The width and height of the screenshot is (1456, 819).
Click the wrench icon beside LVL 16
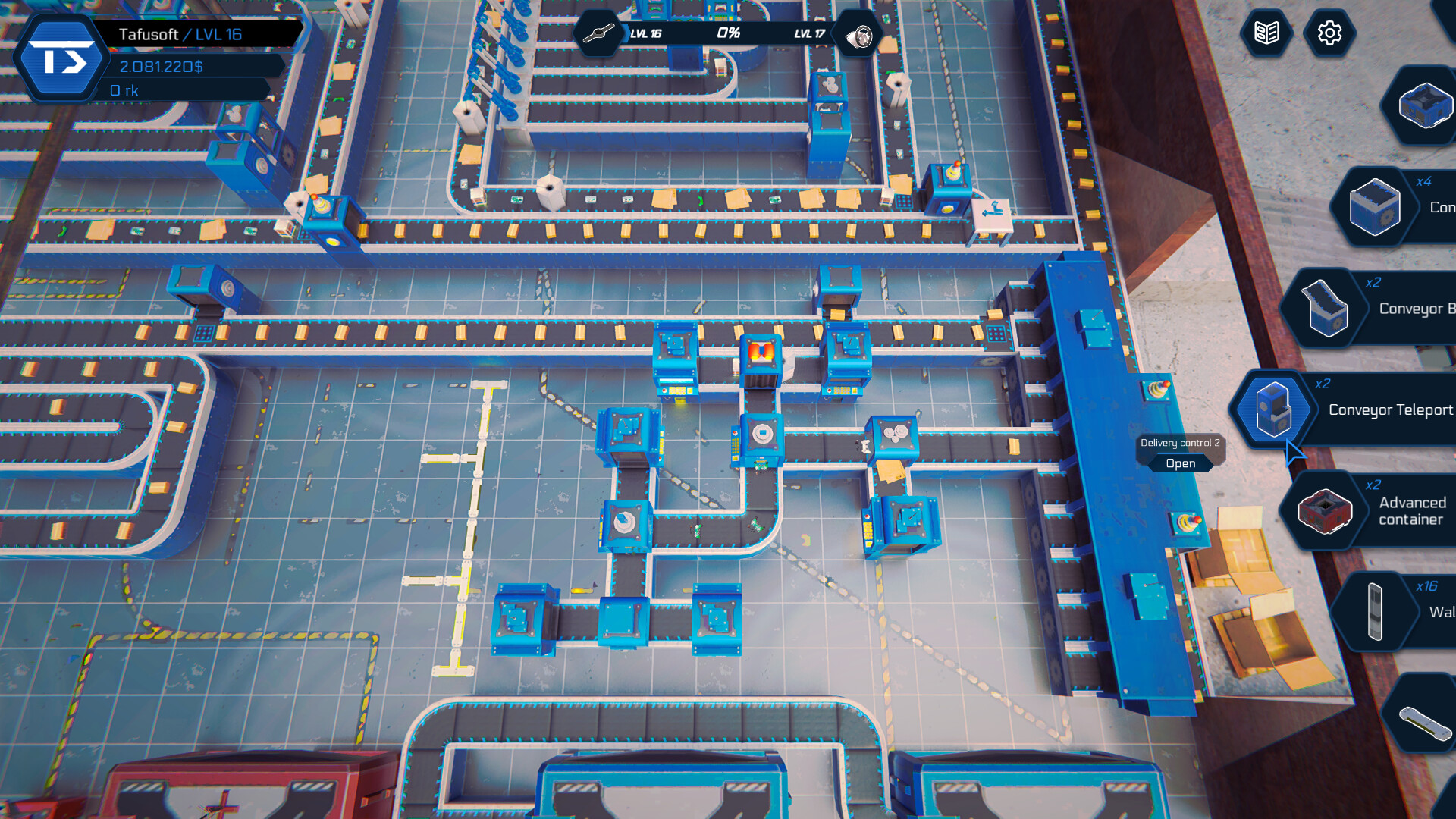point(600,33)
